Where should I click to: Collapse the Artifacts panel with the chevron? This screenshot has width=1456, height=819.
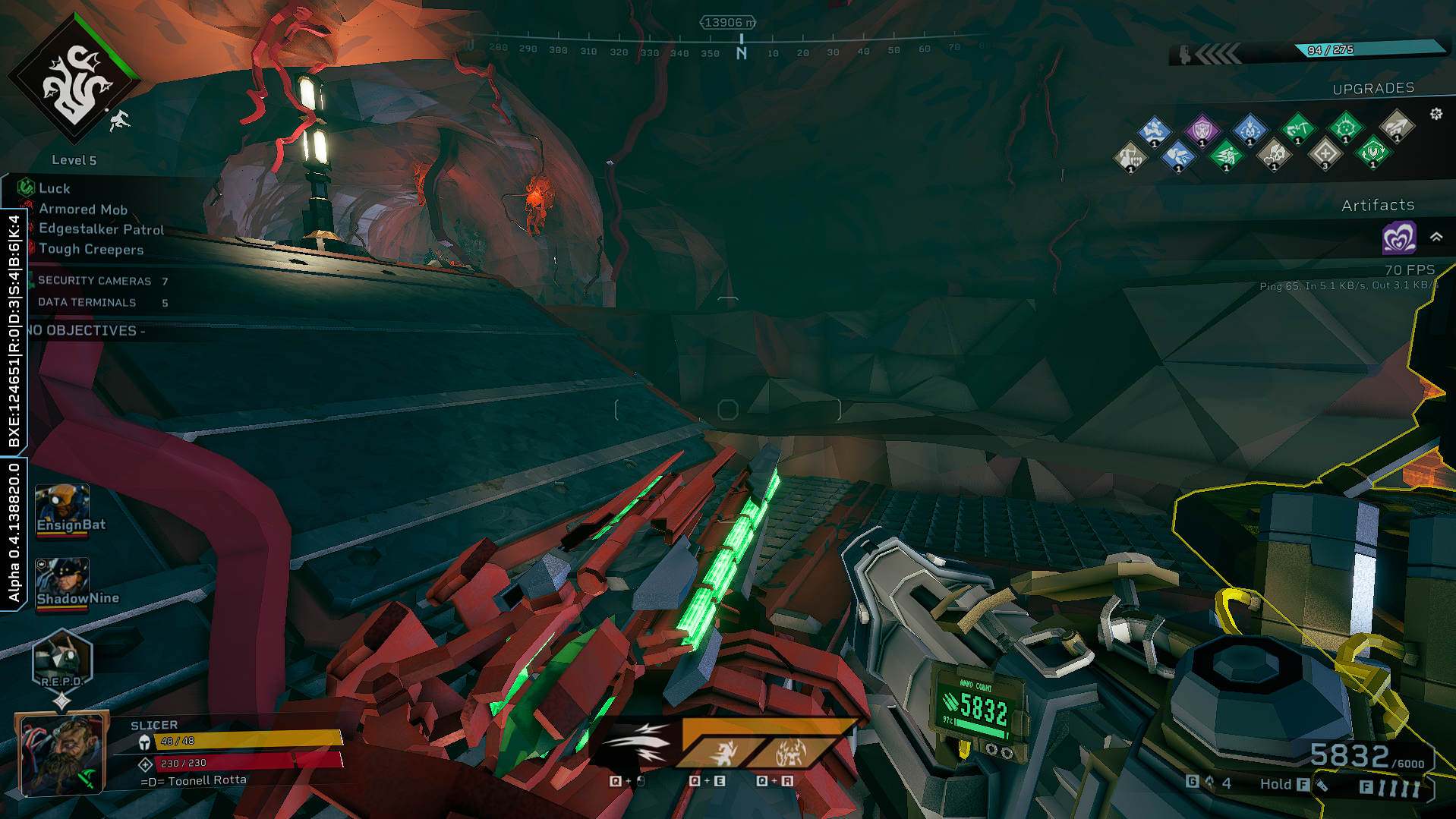click(1436, 237)
